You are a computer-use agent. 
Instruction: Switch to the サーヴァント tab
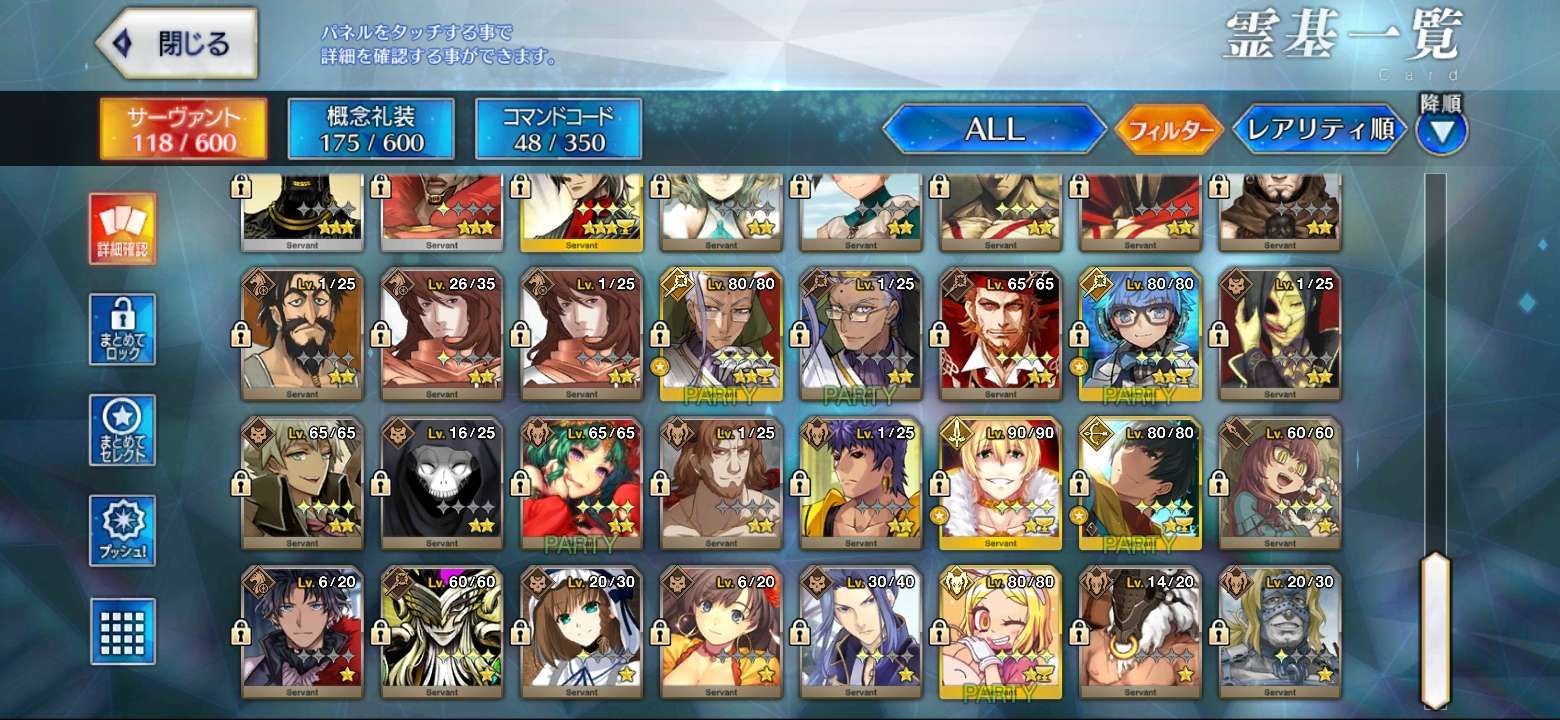pyautogui.click(x=183, y=129)
